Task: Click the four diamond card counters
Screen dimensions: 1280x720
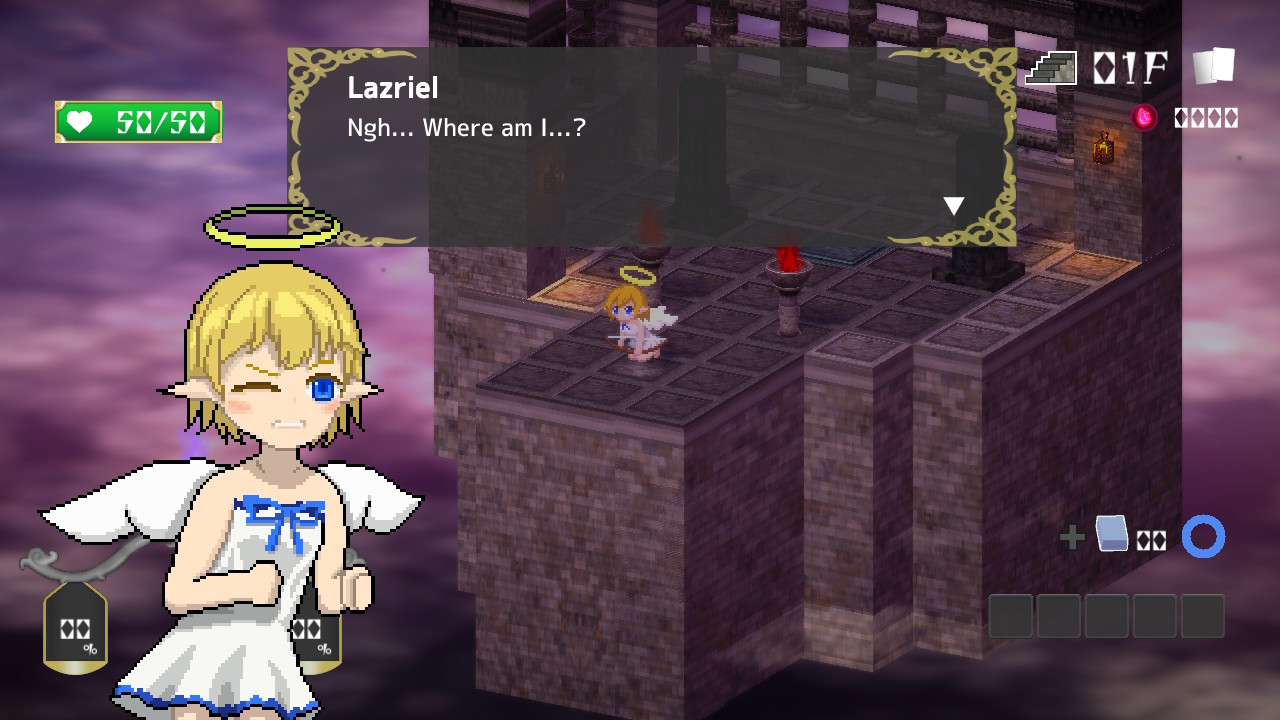Action: pyautogui.click(x=1206, y=117)
